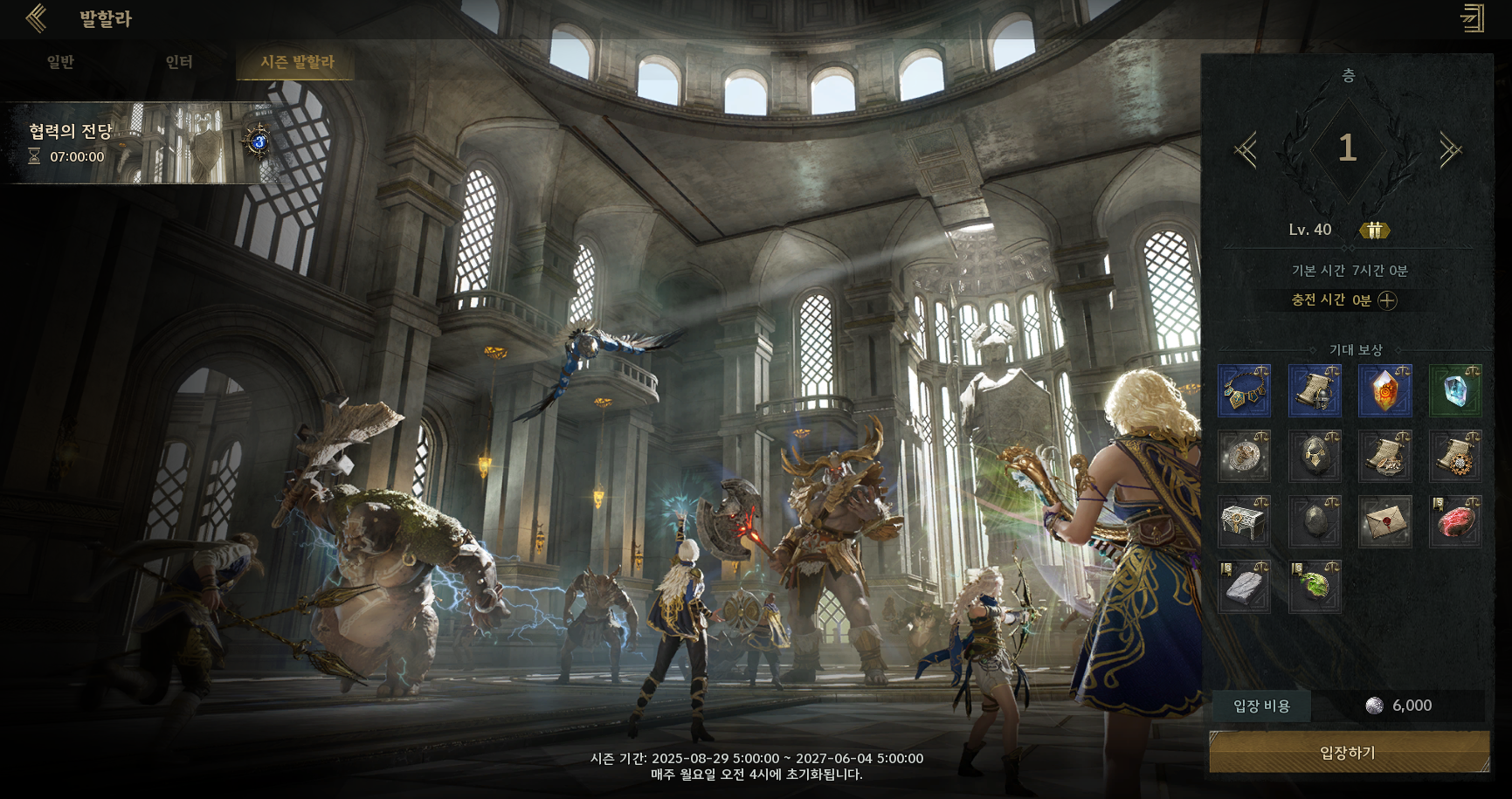View the silver treasure chest reward
Image resolution: width=1512 pixels, height=799 pixels.
coord(1244,521)
